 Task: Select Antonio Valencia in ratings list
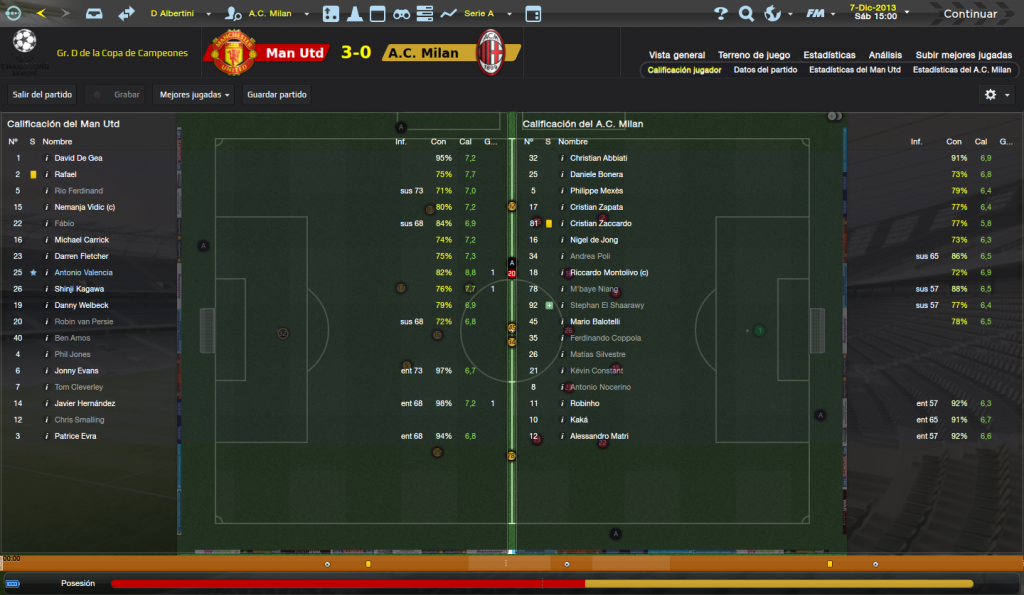84,272
